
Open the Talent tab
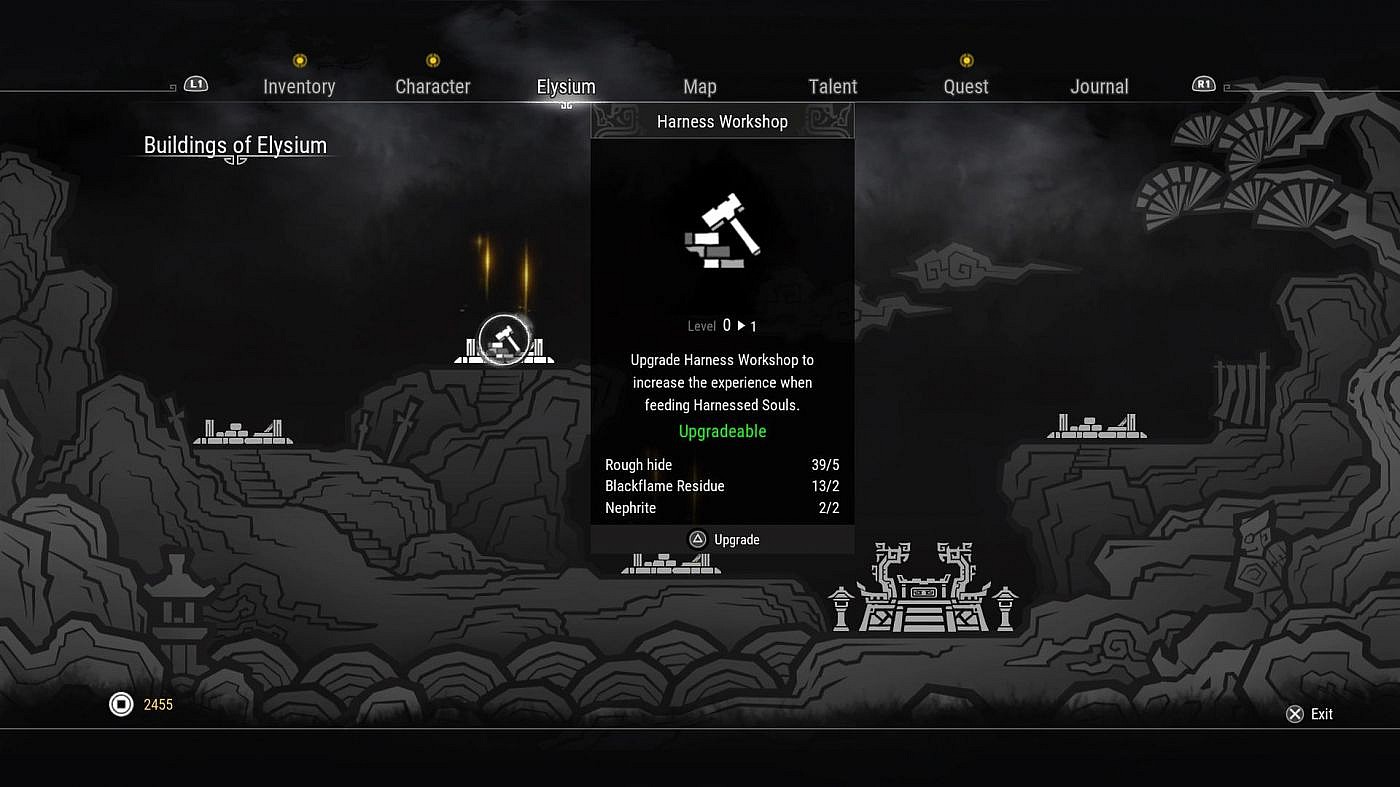point(833,87)
